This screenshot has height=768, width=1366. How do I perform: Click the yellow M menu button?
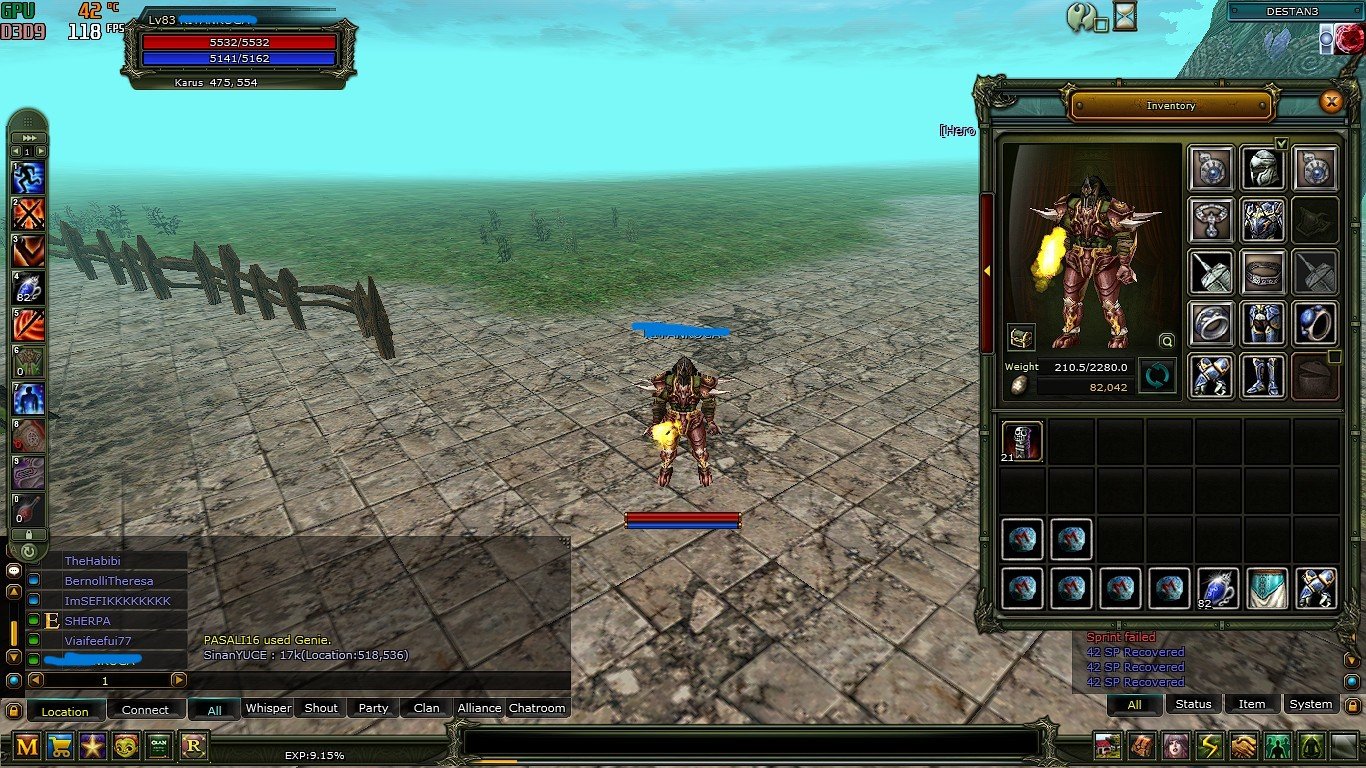(27, 745)
